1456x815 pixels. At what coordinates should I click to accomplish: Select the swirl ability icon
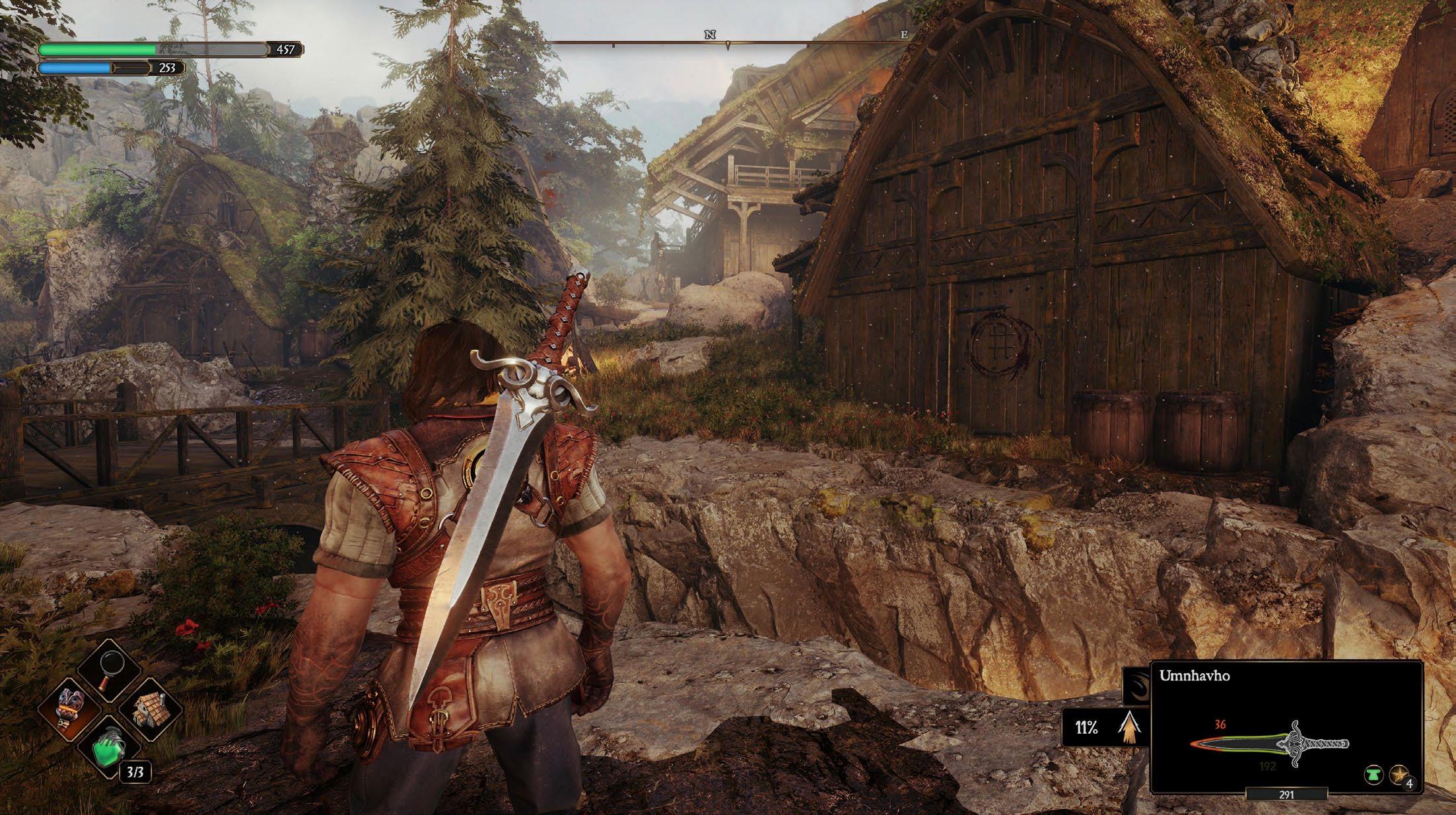point(1138,683)
